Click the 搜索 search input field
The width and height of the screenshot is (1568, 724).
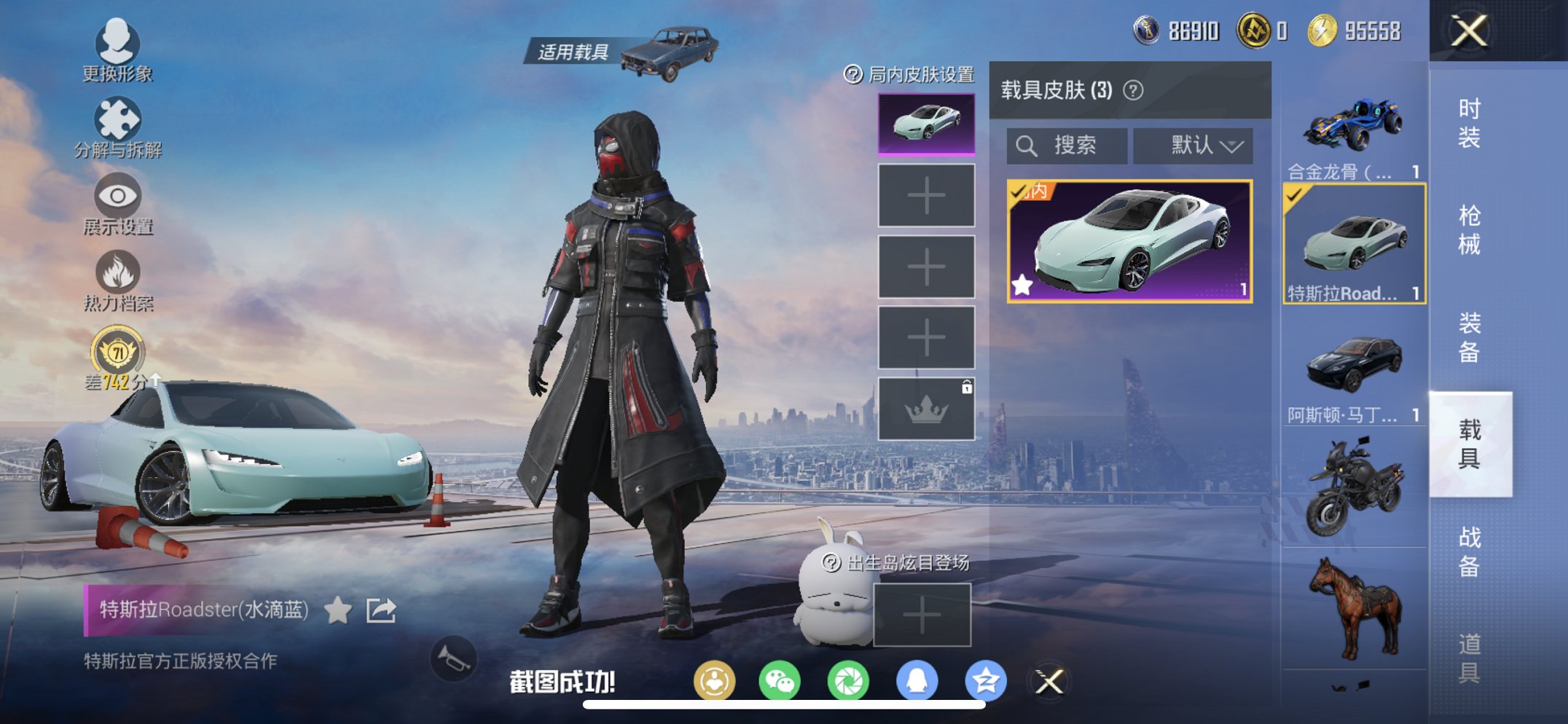coord(1067,145)
